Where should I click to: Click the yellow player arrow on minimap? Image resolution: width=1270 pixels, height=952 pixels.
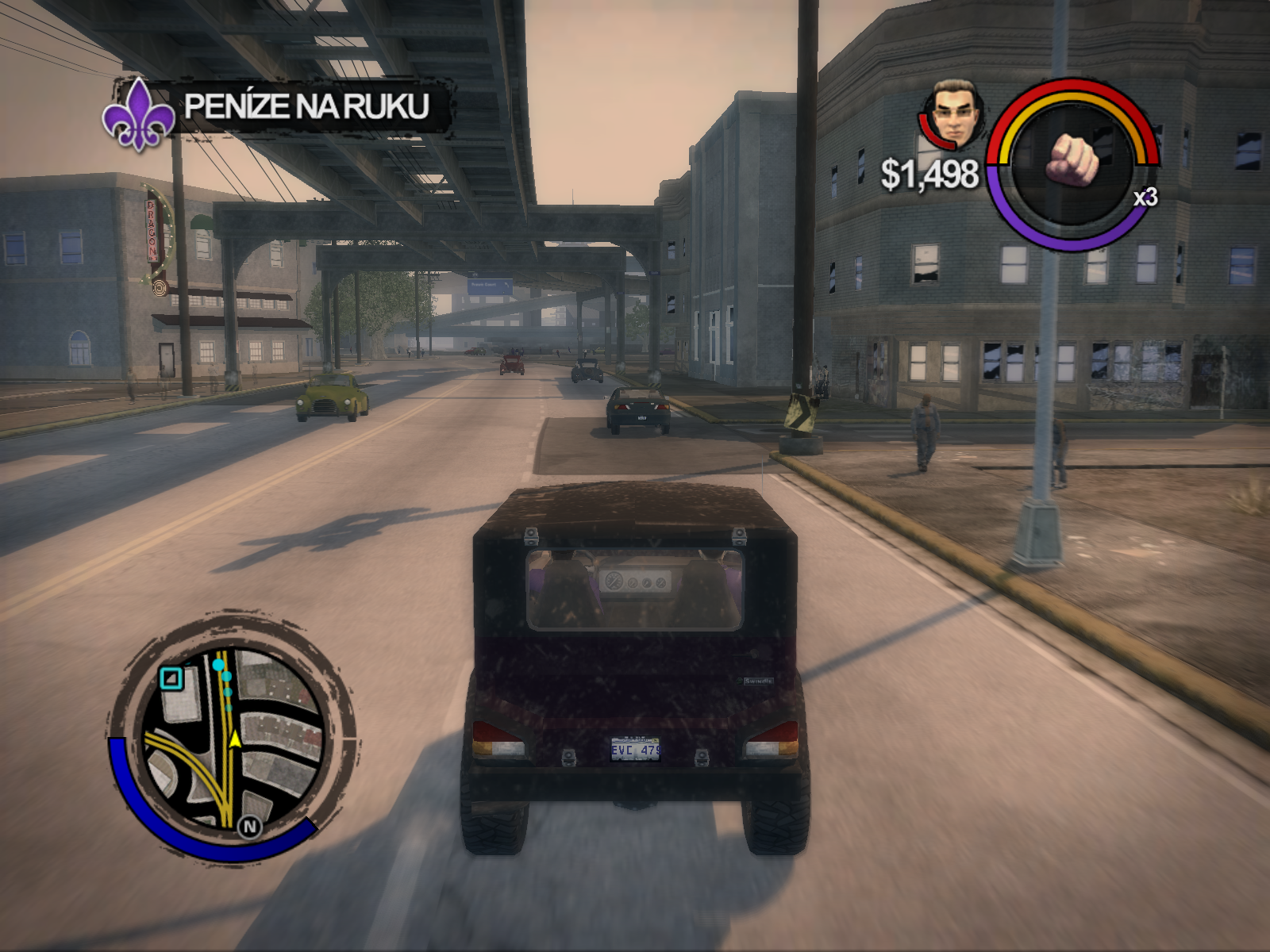(235, 739)
